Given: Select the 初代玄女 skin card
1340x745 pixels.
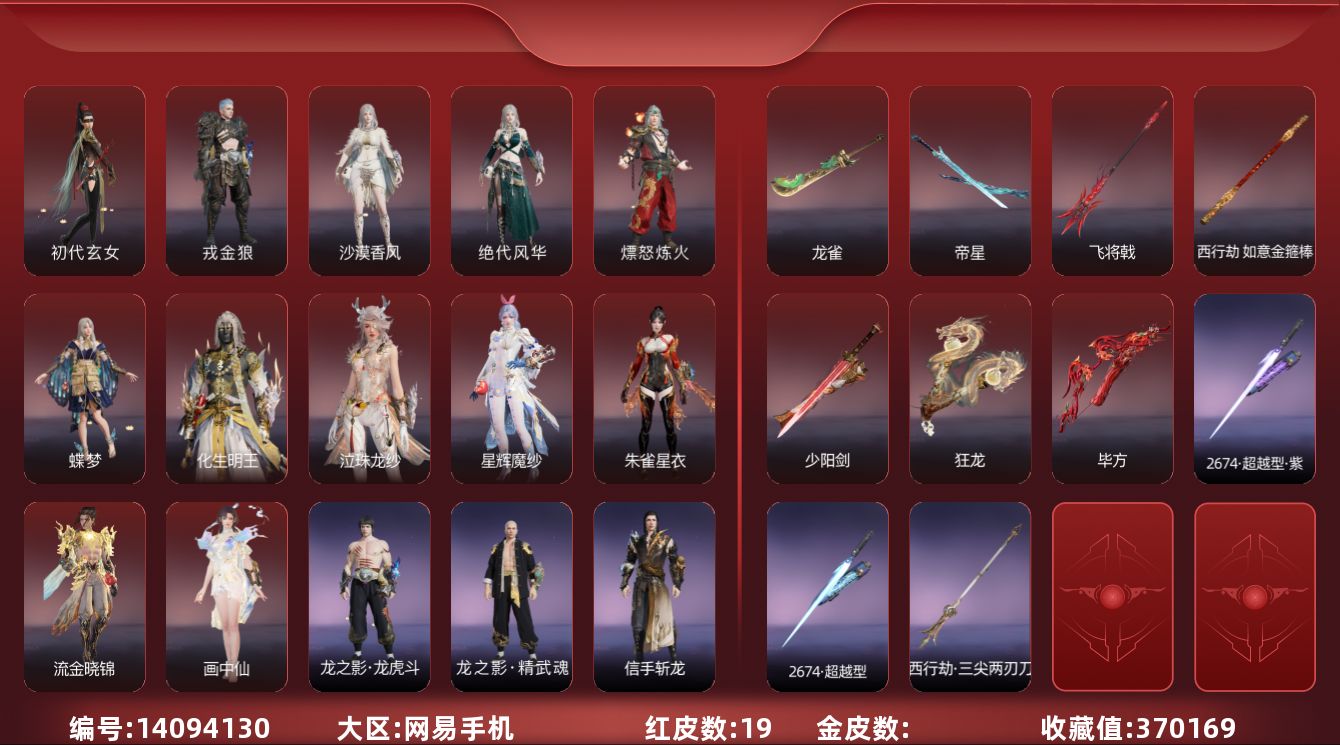Looking at the screenshot, I should [x=85, y=180].
